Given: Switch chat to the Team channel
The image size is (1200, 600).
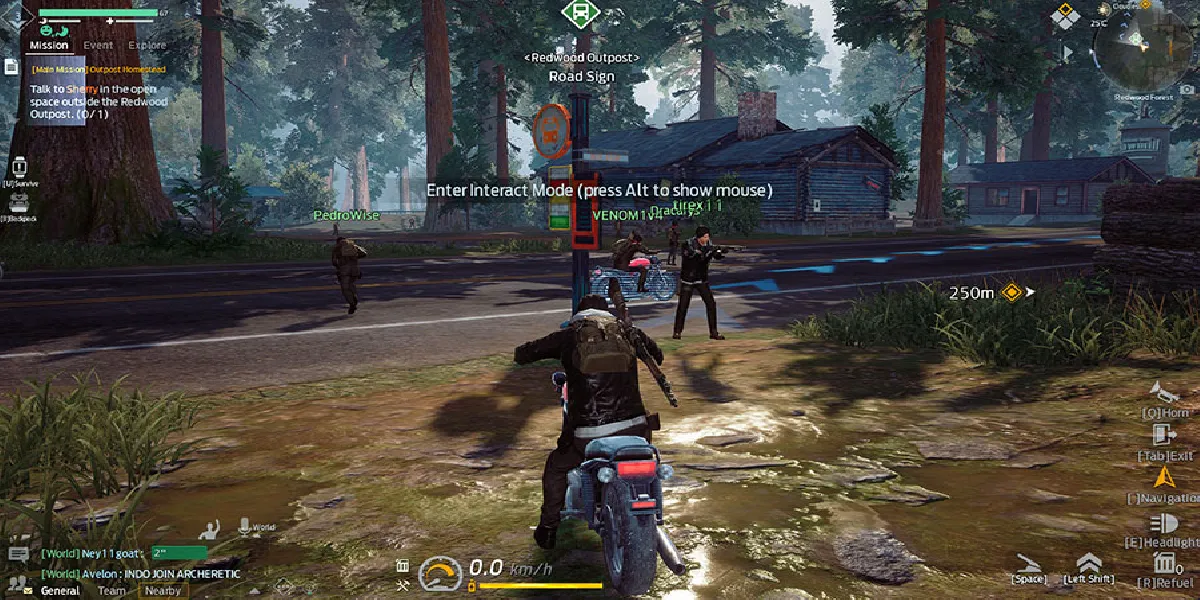Looking at the screenshot, I should [111, 590].
